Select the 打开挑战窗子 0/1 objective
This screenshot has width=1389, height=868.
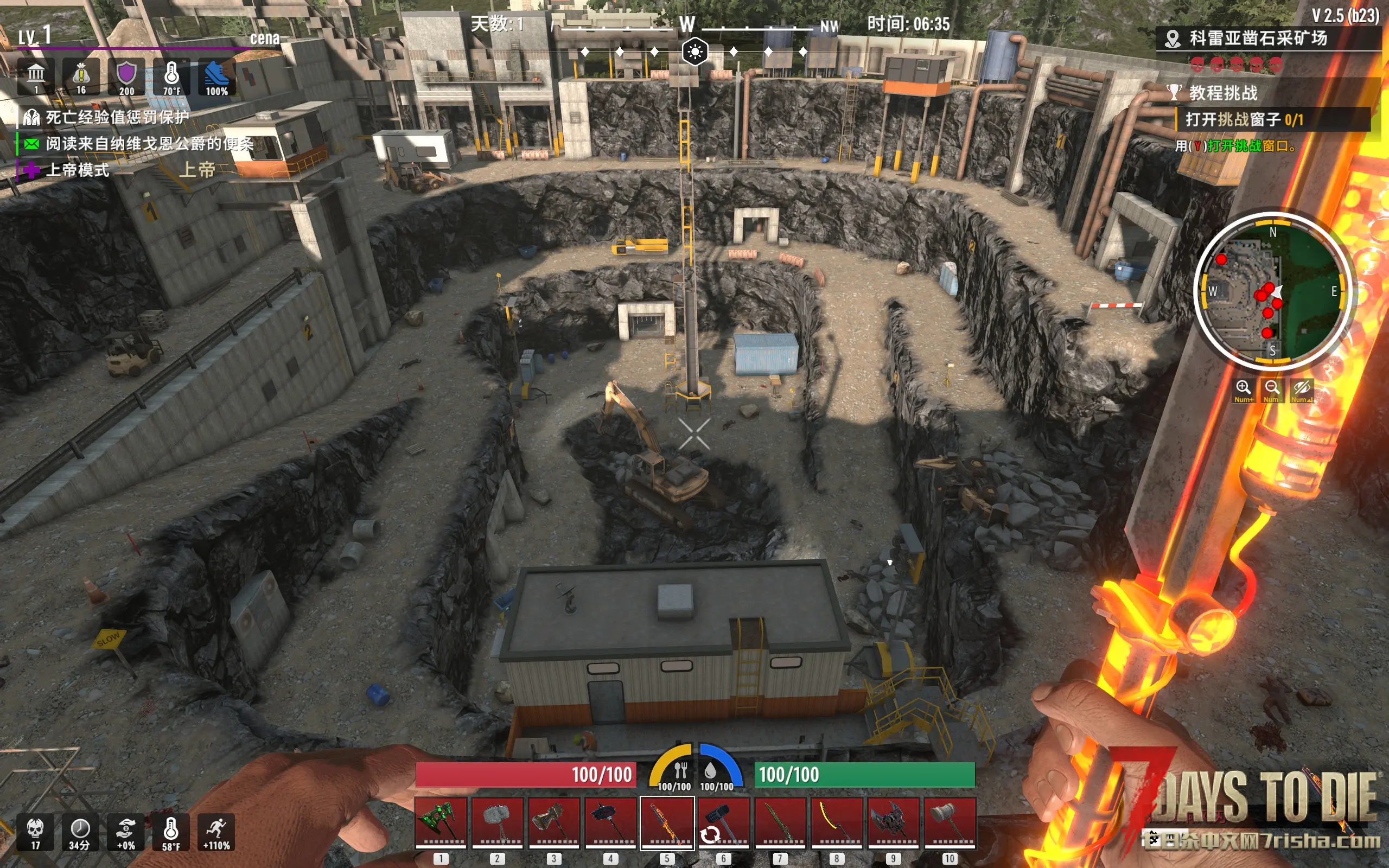(1244, 119)
